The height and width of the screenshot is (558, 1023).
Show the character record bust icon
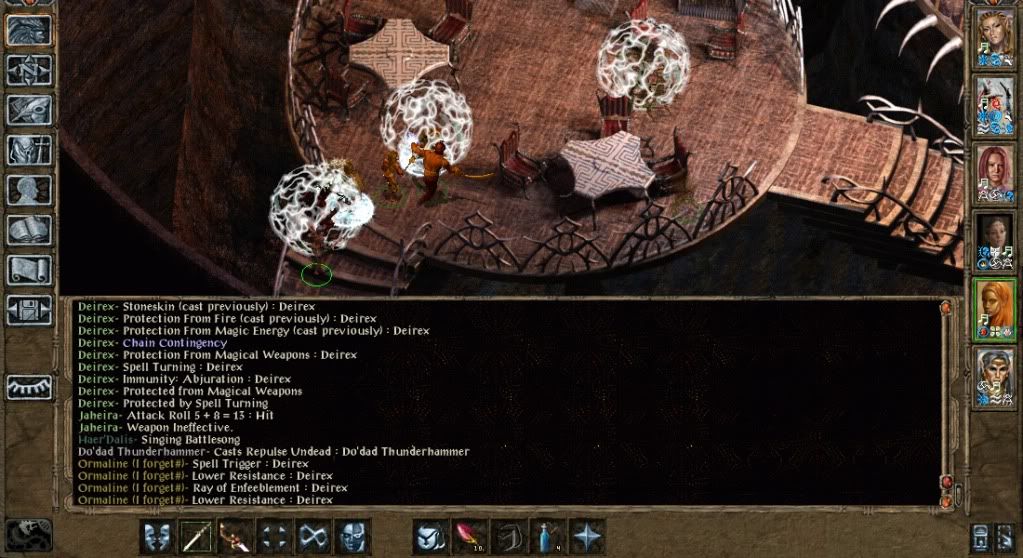[29, 189]
